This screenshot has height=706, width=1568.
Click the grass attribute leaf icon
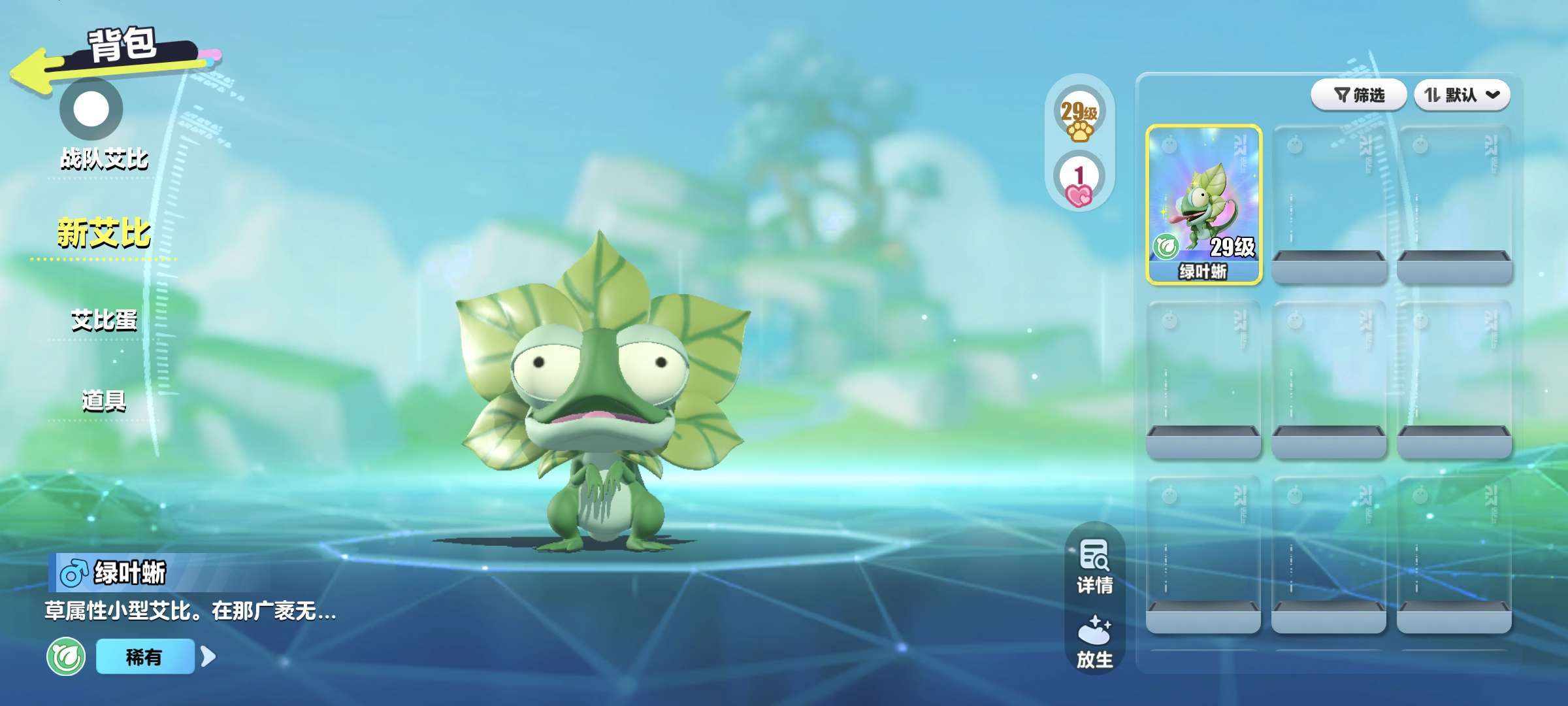66,656
